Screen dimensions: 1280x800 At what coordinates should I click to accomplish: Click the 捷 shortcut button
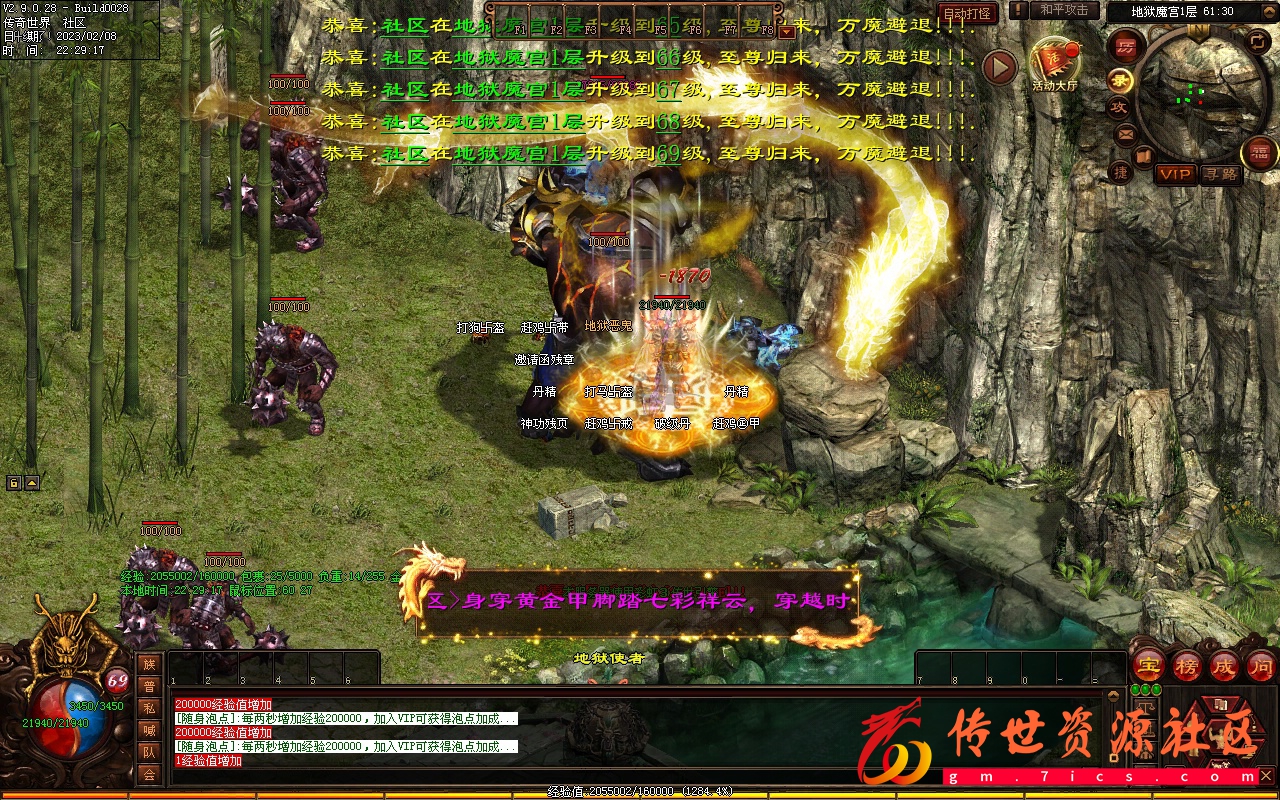[1121, 172]
